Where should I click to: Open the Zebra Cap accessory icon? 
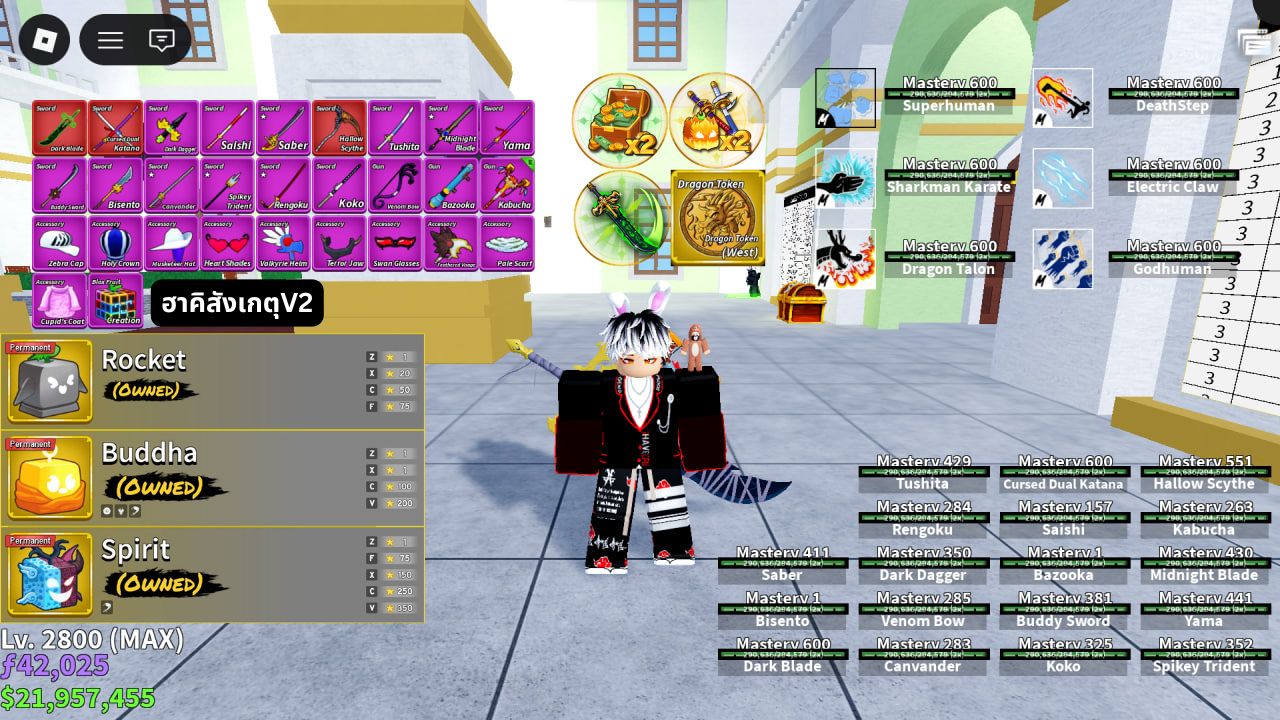[59, 245]
